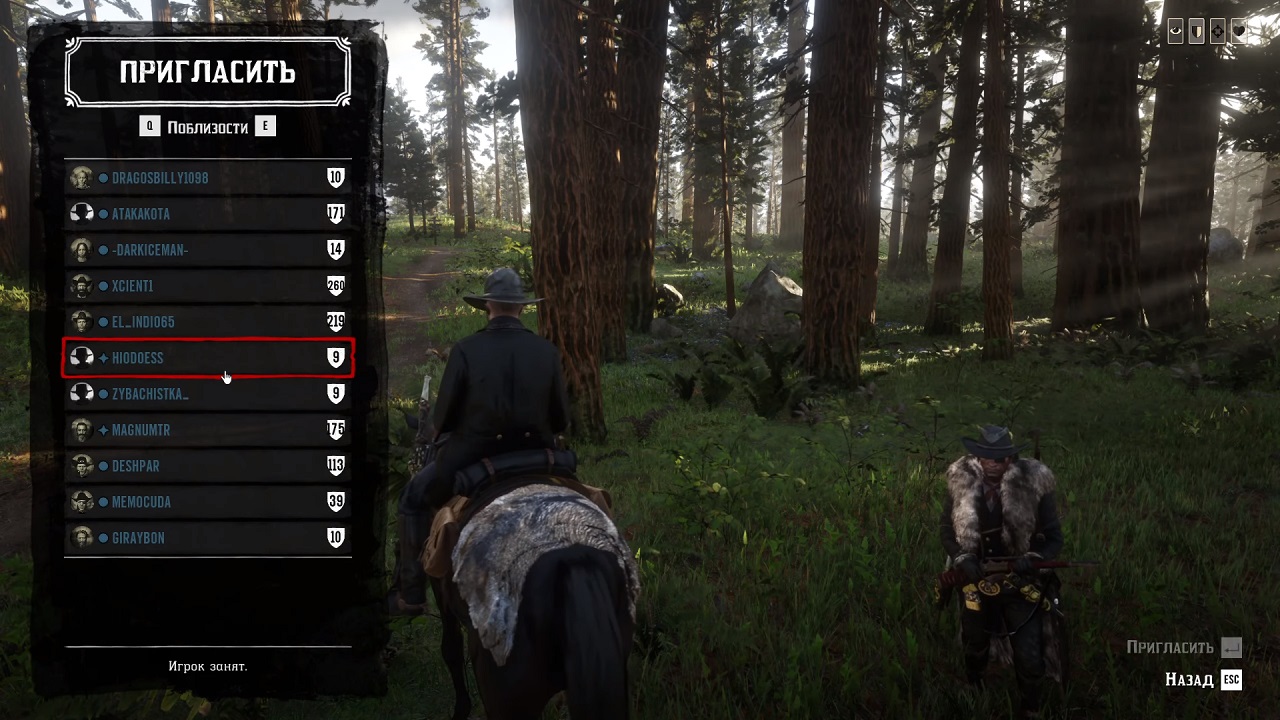
Task: Select player MEMOCUDA
Action: click(208, 502)
